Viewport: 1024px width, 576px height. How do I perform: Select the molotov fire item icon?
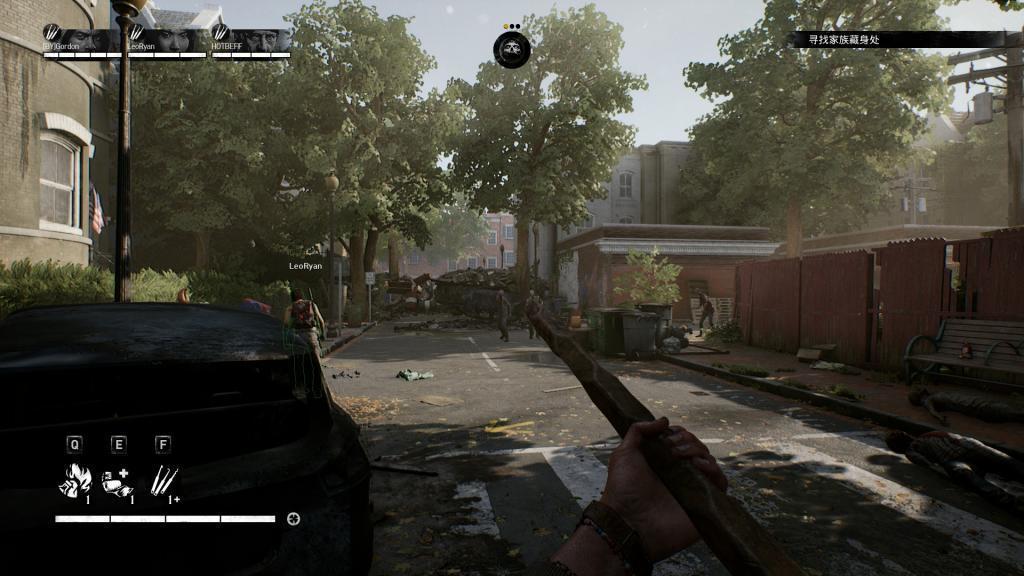pos(76,480)
